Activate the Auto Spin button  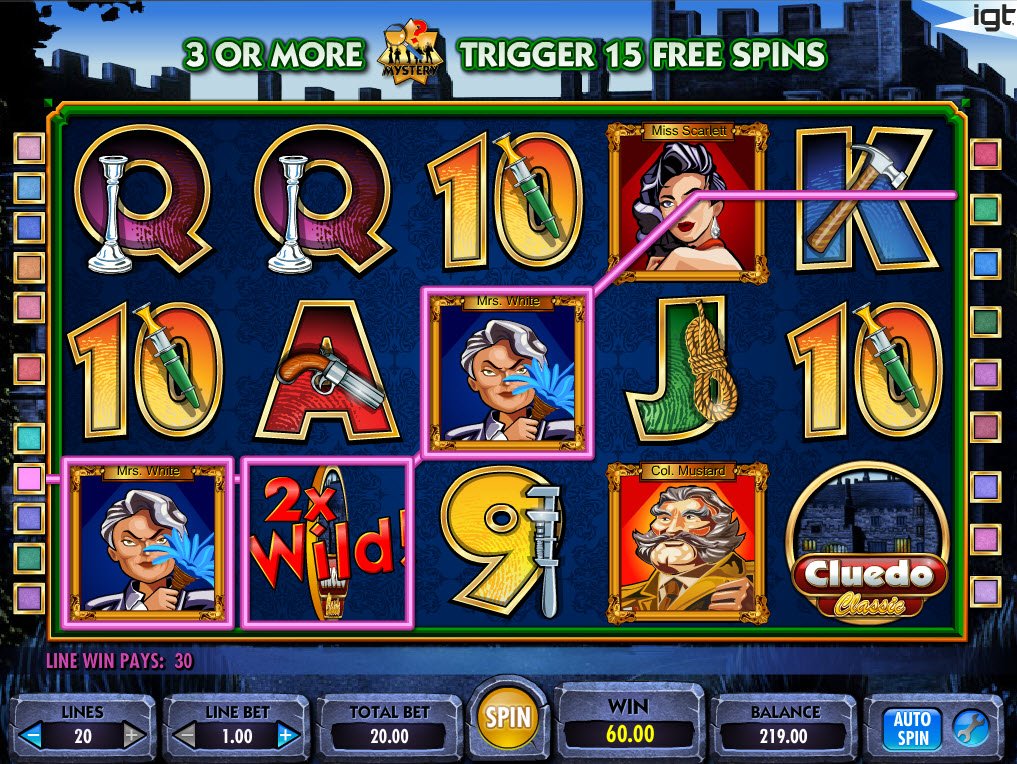click(x=911, y=729)
